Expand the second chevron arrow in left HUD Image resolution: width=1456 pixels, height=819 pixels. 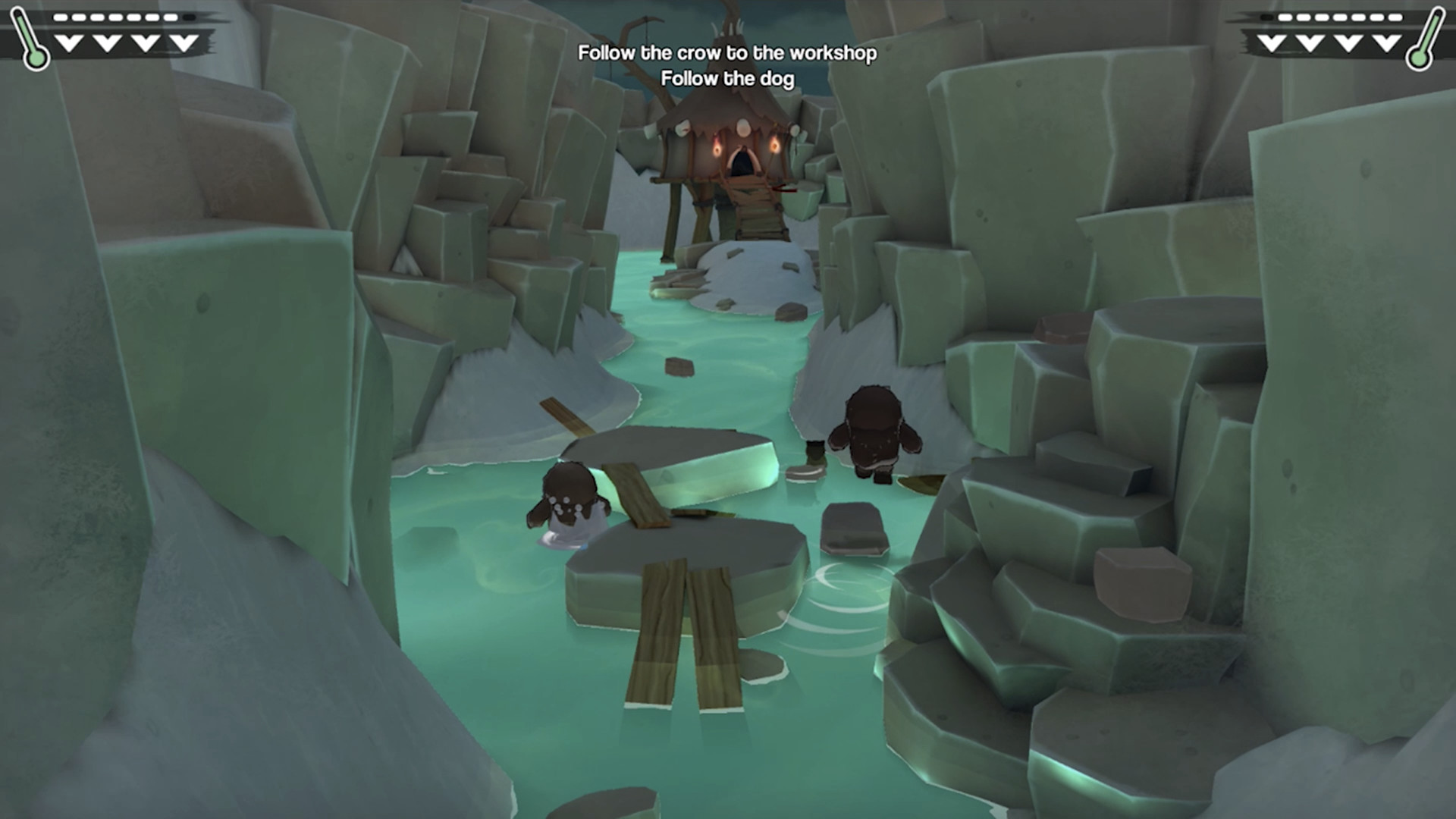pyautogui.click(x=106, y=42)
